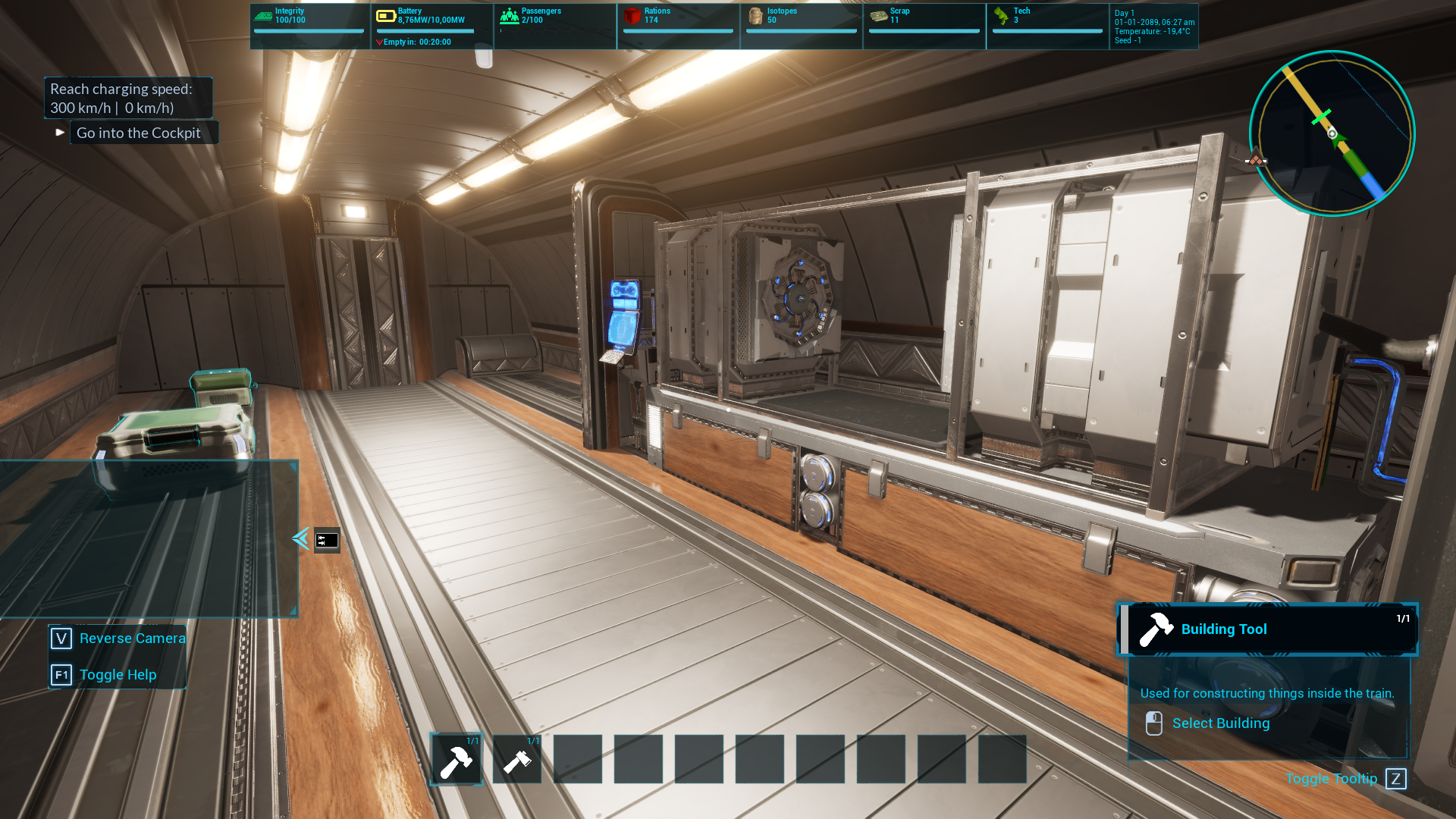The width and height of the screenshot is (1456, 819).
Task: Click the Passengers icon in resource bar
Action: click(x=510, y=16)
